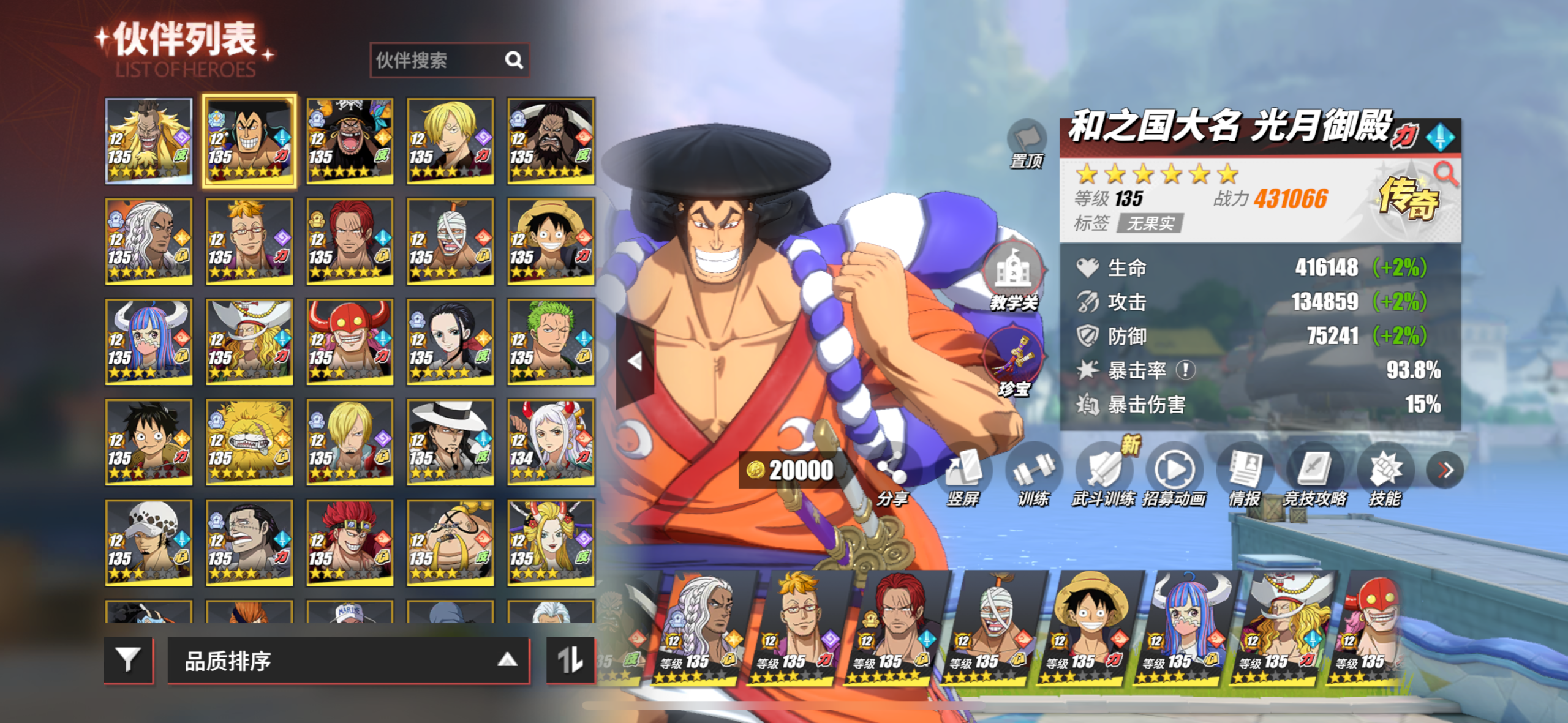The height and width of the screenshot is (723, 1568).
Task: Select the Straw Hat Luffy hero tile
Action: point(550,241)
